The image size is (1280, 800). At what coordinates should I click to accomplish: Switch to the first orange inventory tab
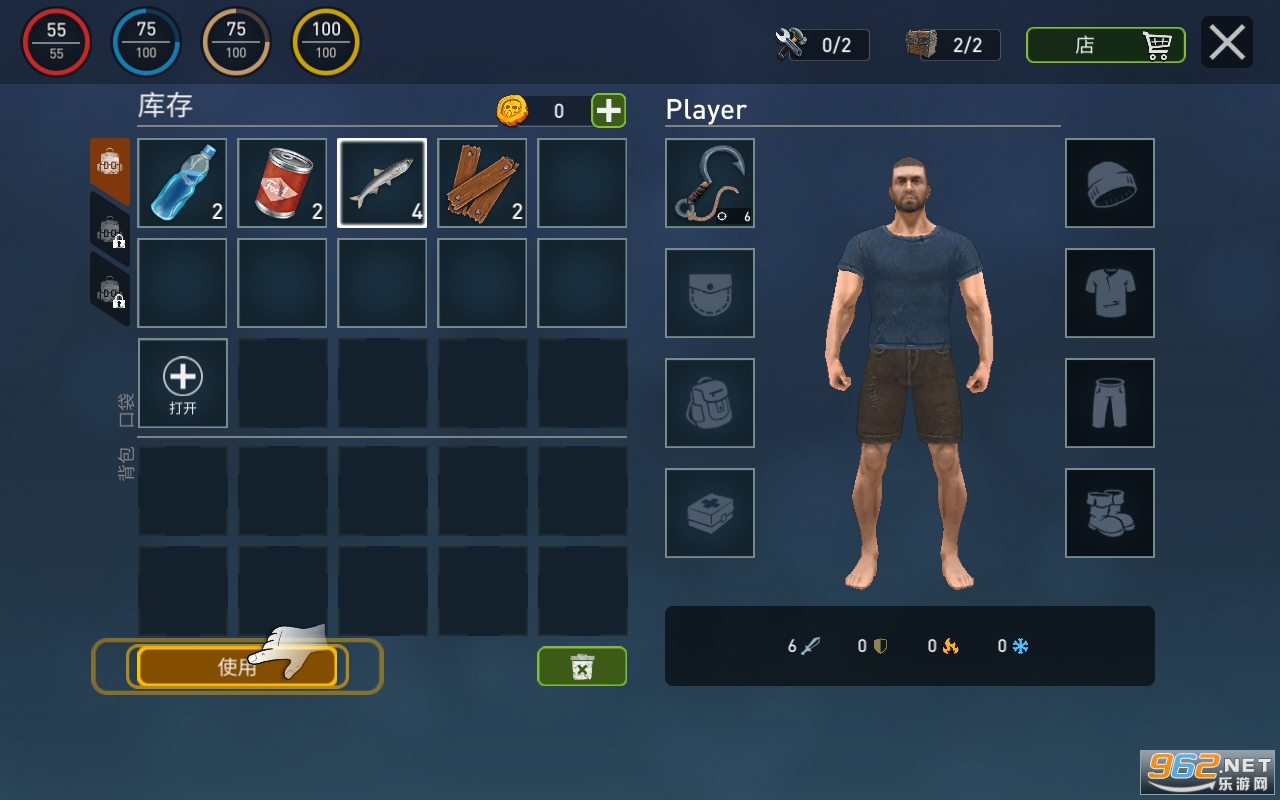(x=109, y=166)
